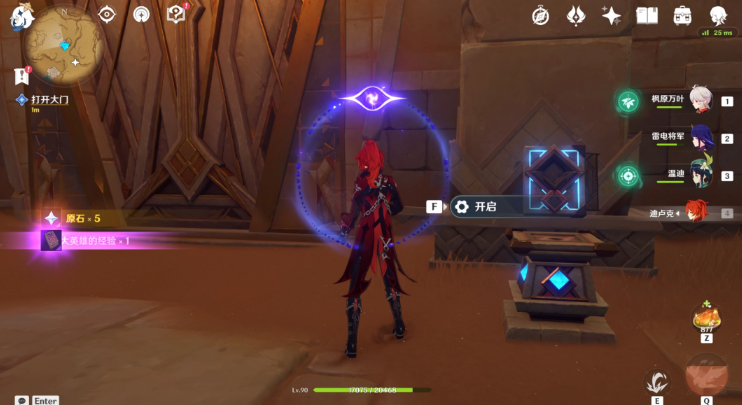Open the eye-shaped elemental sight icon
The image size is (742, 405).
tap(107, 14)
